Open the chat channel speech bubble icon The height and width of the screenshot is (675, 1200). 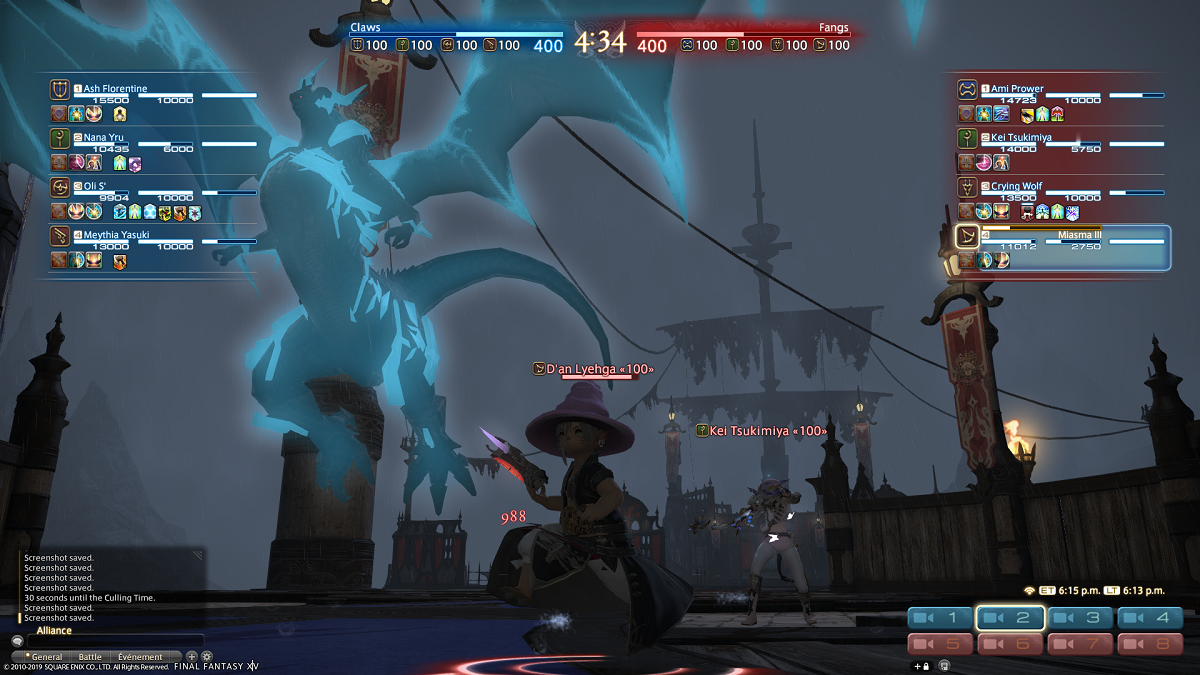pyautogui.click(x=17, y=641)
